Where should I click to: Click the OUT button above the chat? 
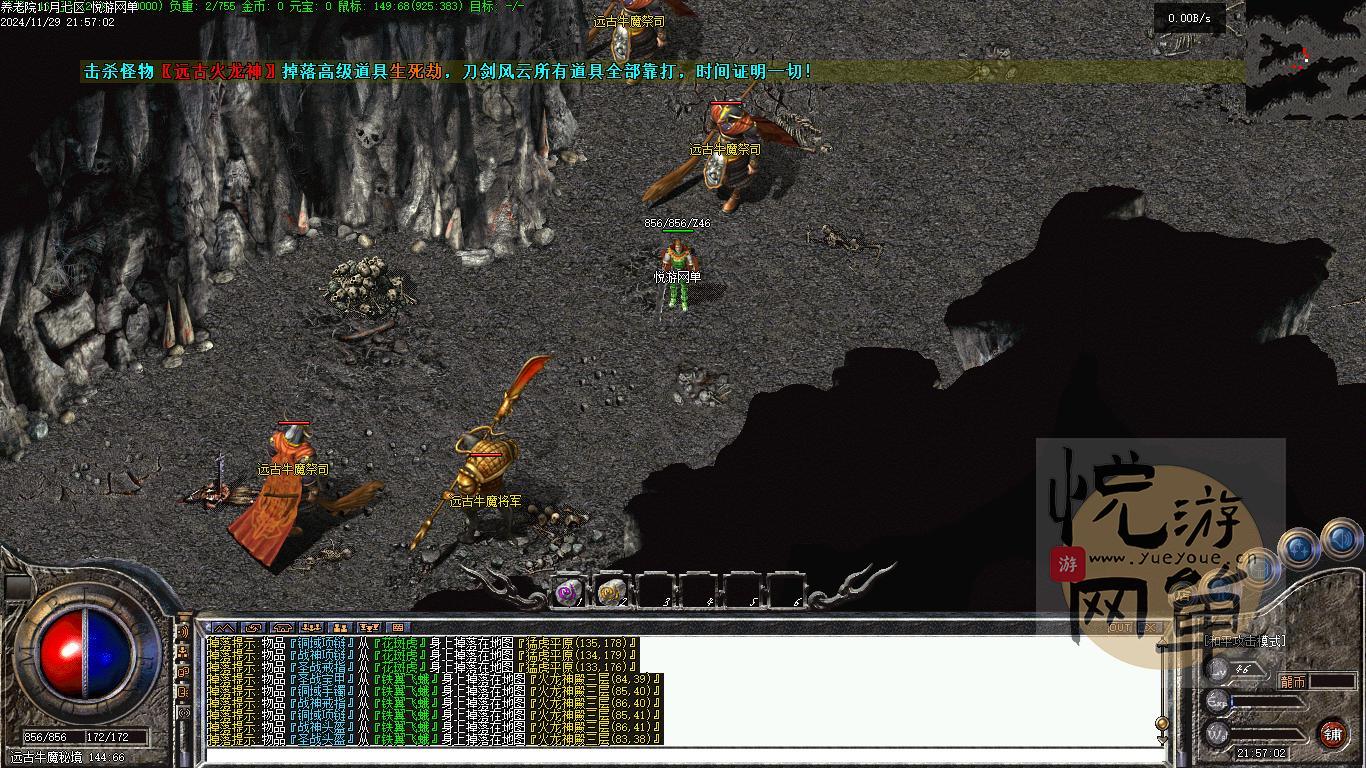click(x=1120, y=628)
